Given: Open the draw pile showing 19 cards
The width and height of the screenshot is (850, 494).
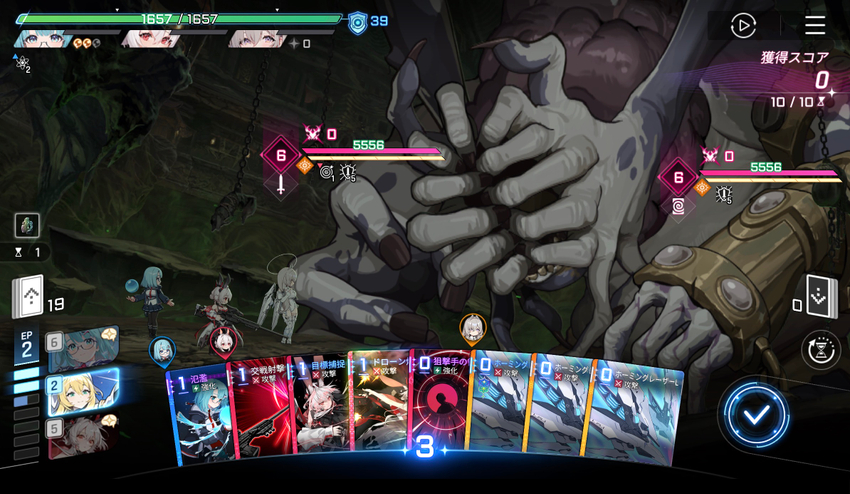Looking at the screenshot, I should 29,297.
